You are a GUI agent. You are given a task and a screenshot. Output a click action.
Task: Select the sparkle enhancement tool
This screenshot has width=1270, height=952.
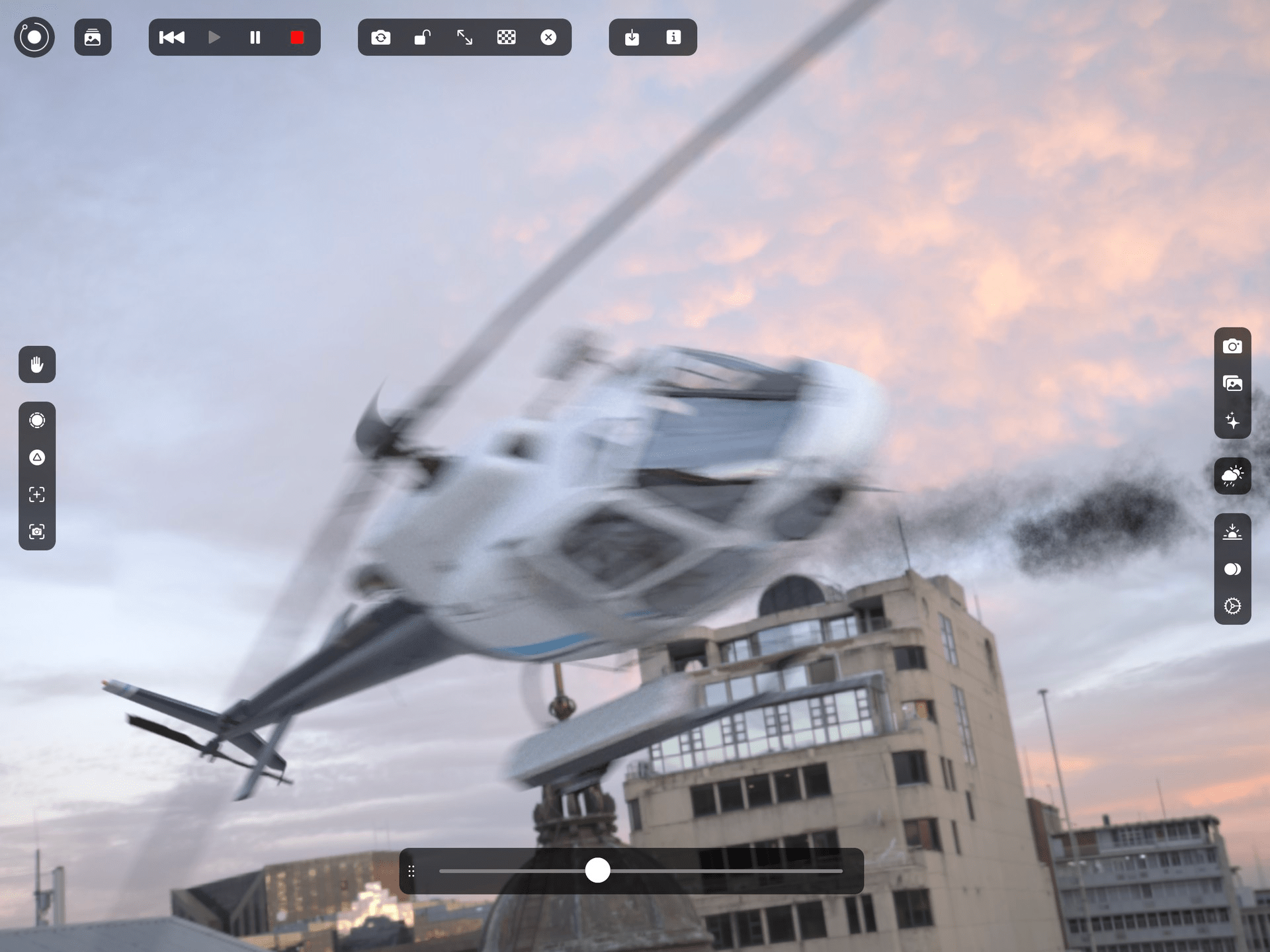click(x=1233, y=420)
